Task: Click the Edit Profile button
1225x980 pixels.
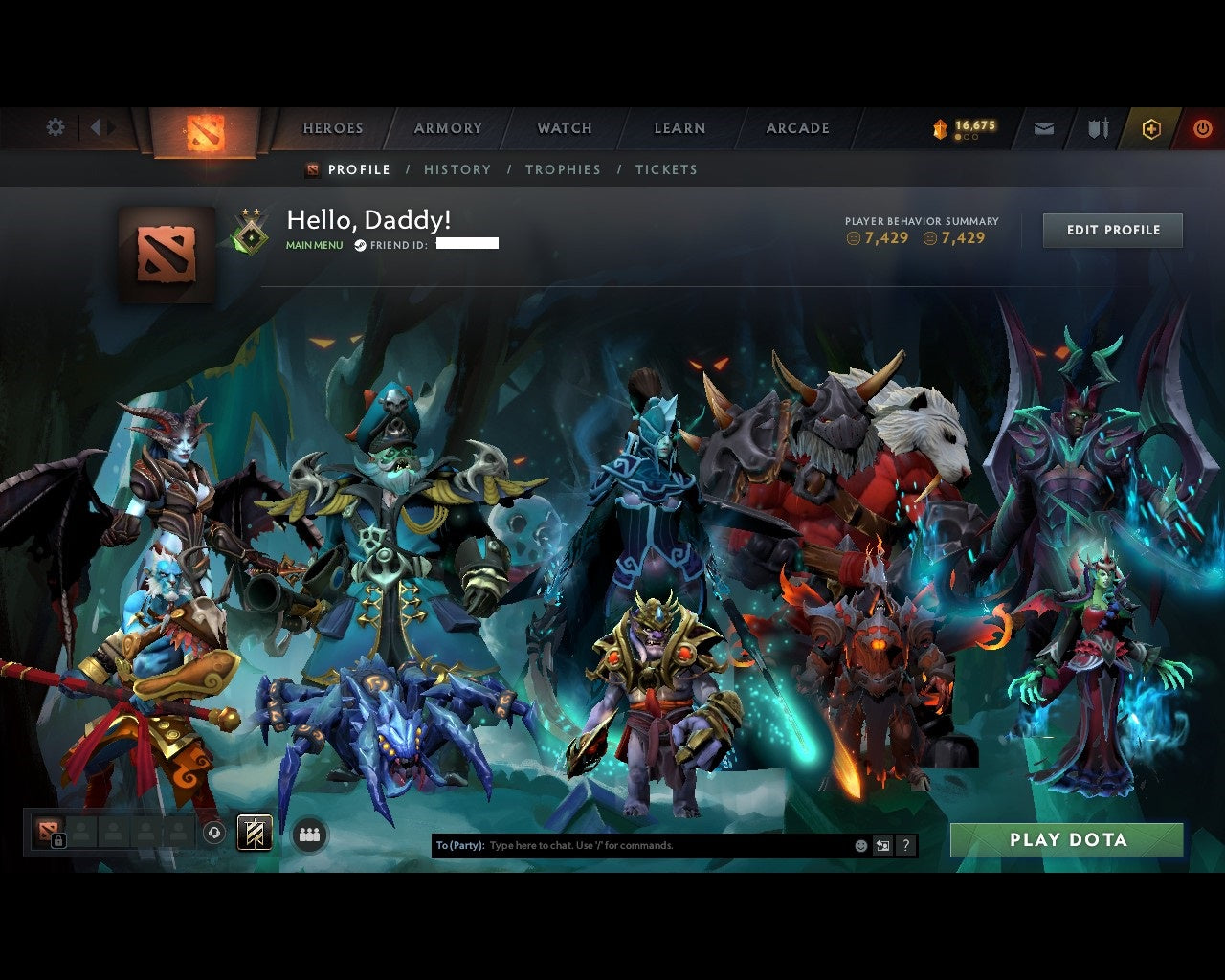Action: pyautogui.click(x=1112, y=230)
